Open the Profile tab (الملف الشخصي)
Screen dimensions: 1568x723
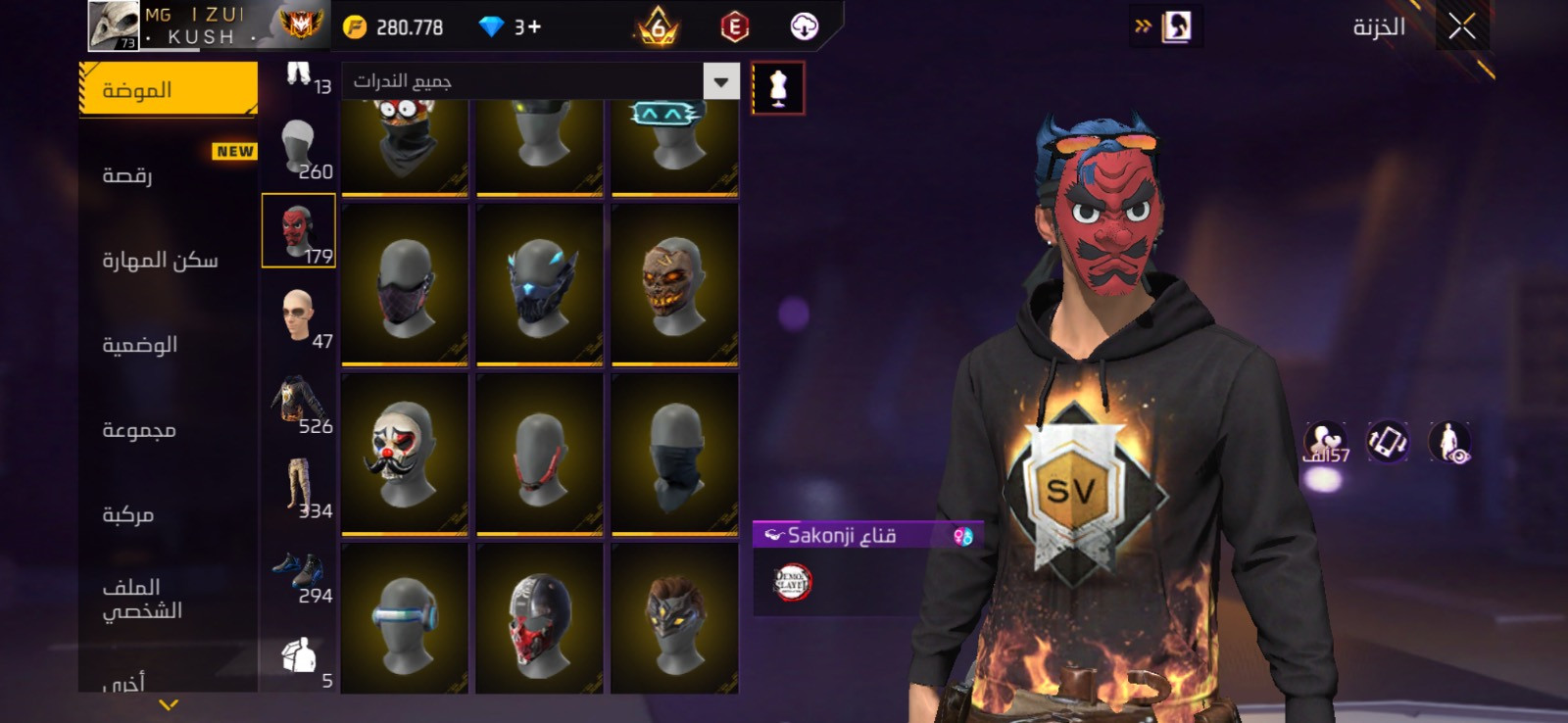tap(142, 599)
